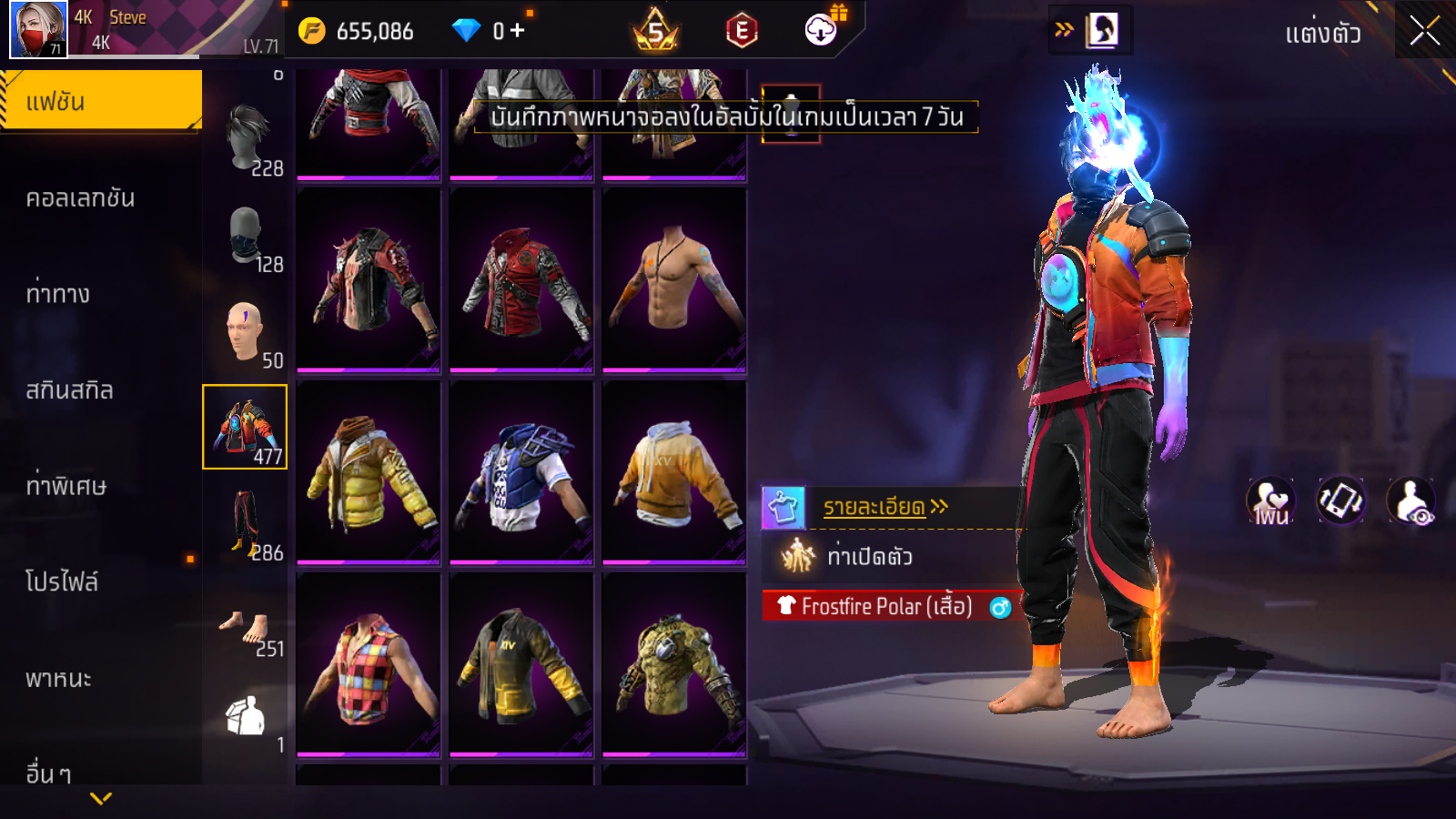This screenshot has height=819, width=1456.
Task: Open the แฟชั่น fashion tab
Action: click(100, 101)
